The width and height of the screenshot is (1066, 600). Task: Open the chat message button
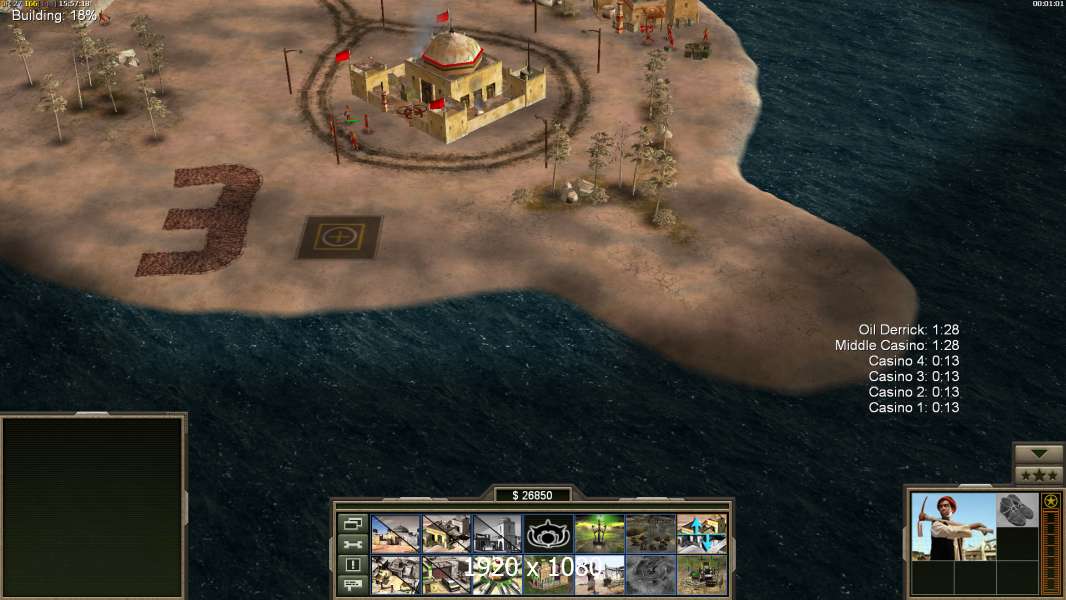coord(352,585)
